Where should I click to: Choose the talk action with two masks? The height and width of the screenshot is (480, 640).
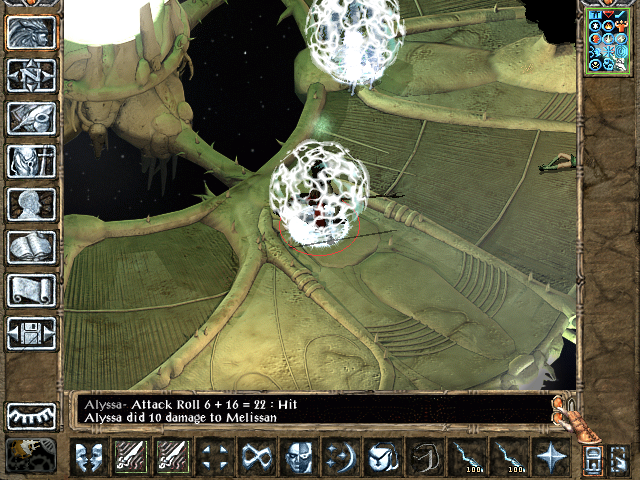pyautogui.click(x=89, y=457)
